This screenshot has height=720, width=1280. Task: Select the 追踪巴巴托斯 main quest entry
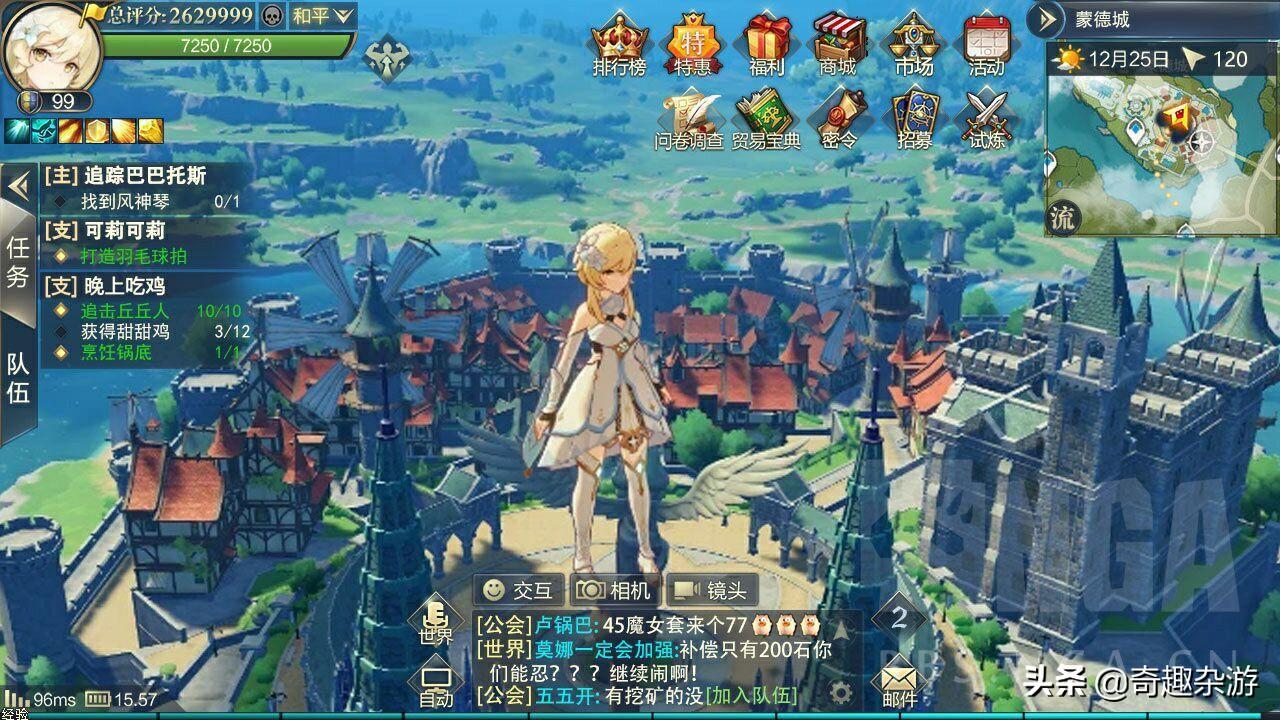pyautogui.click(x=144, y=175)
